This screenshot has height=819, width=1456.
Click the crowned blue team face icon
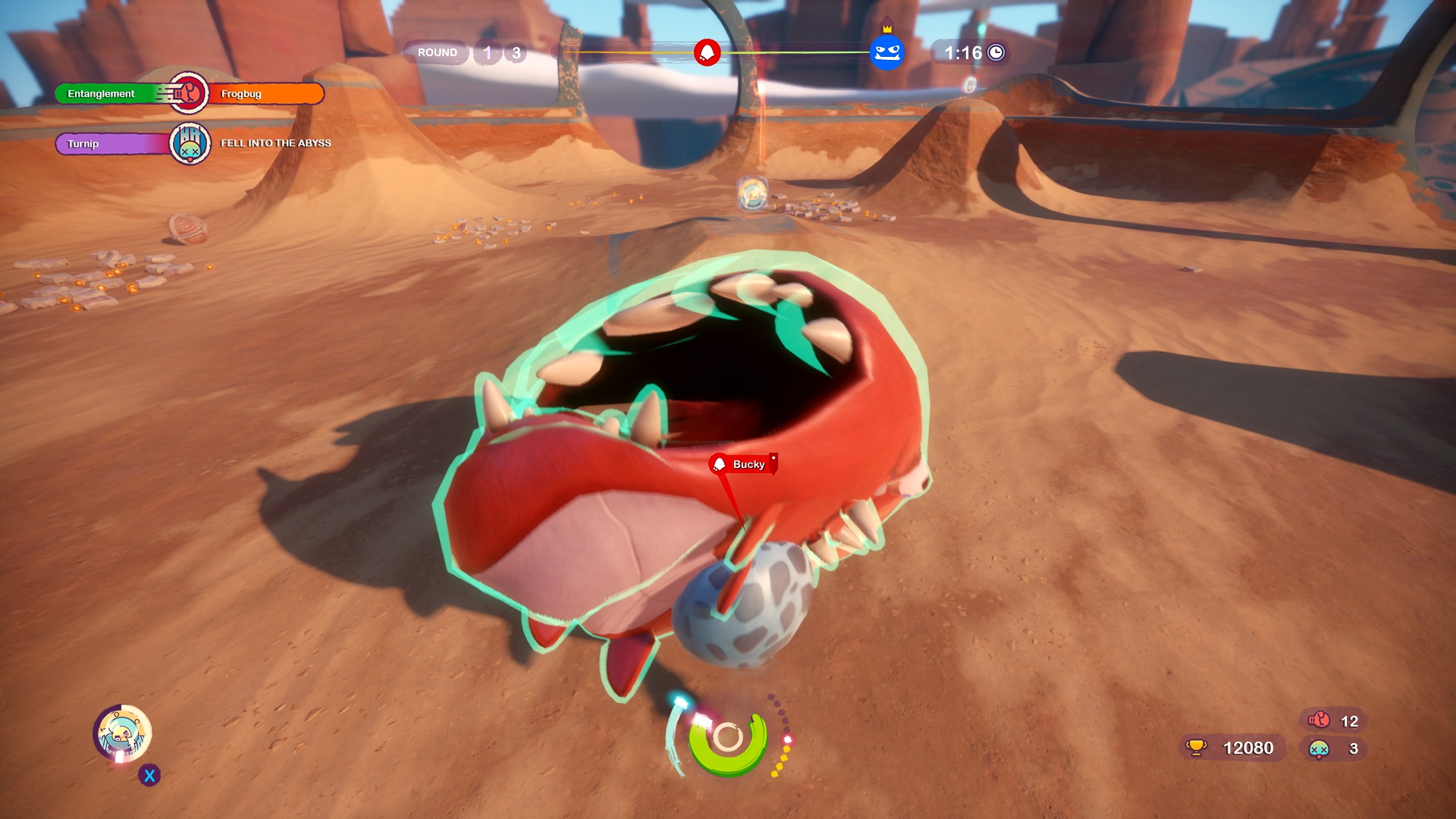[886, 52]
